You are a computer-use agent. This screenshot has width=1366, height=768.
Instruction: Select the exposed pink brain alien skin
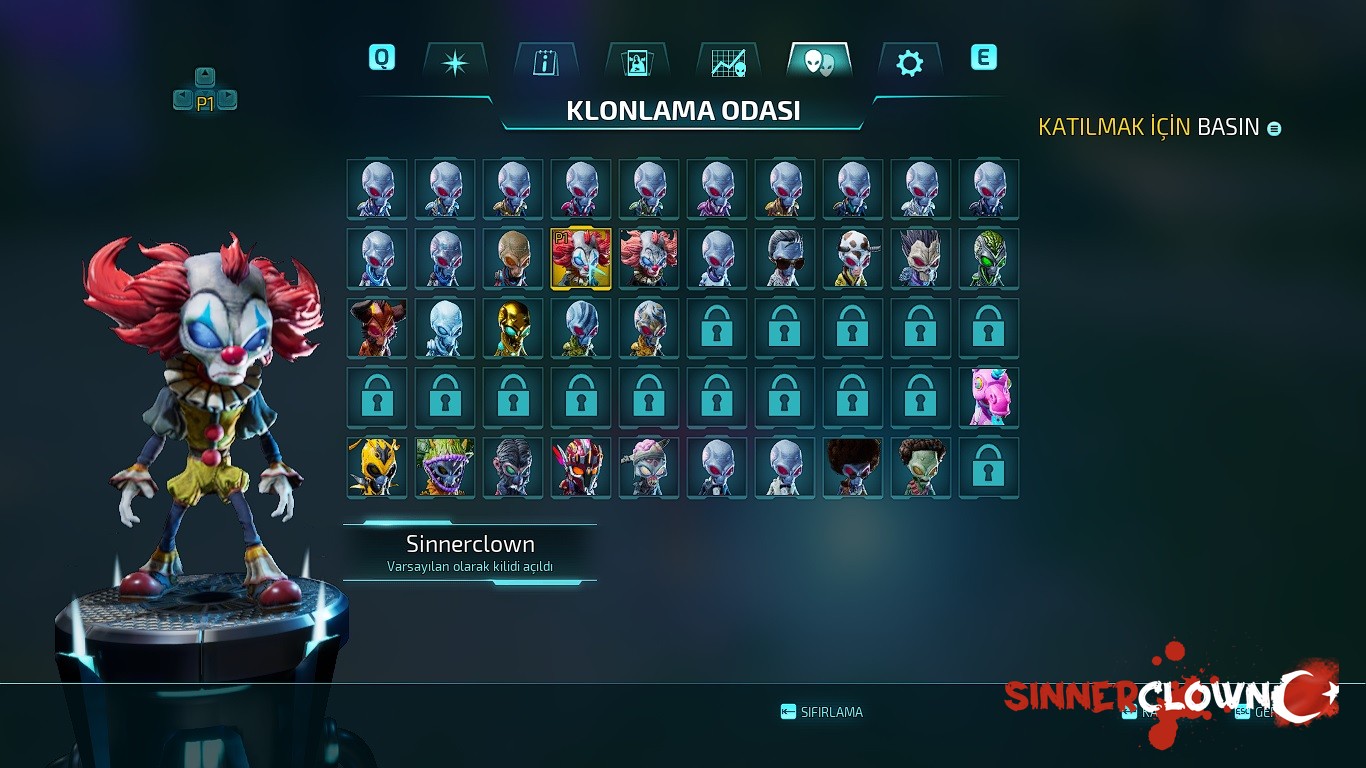(x=649, y=467)
